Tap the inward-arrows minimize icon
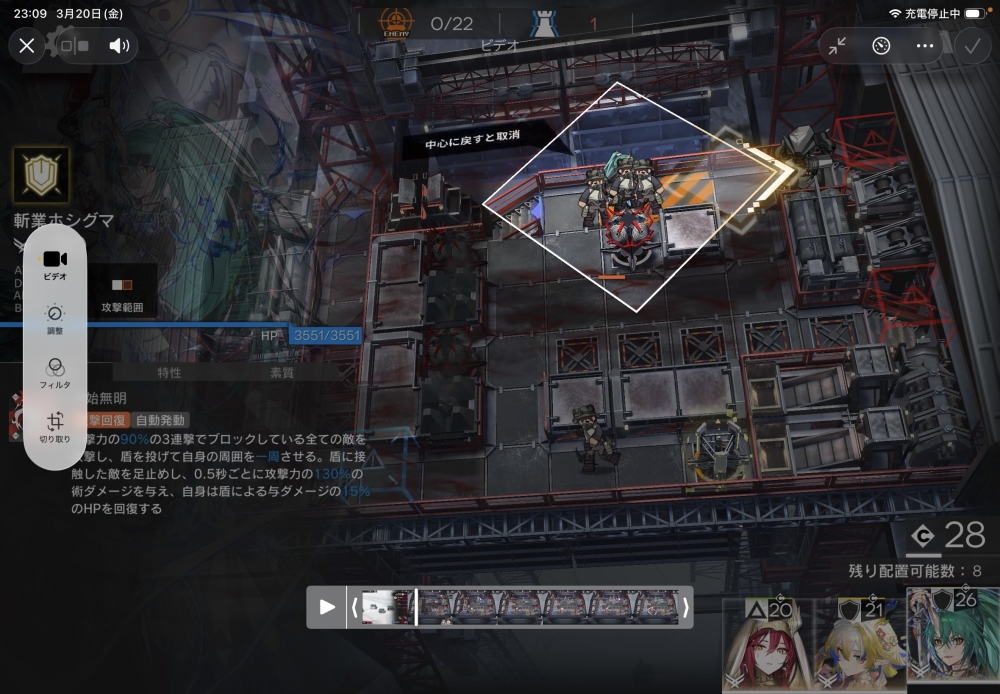 click(837, 45)
